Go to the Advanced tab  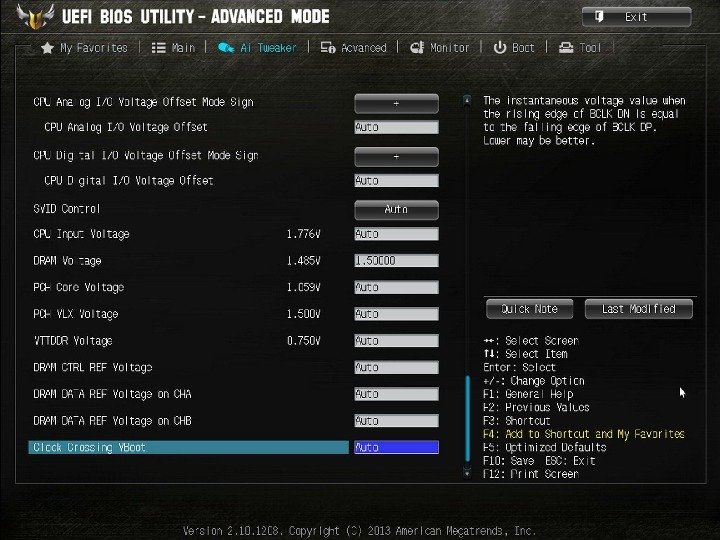(x=353, y=47)
